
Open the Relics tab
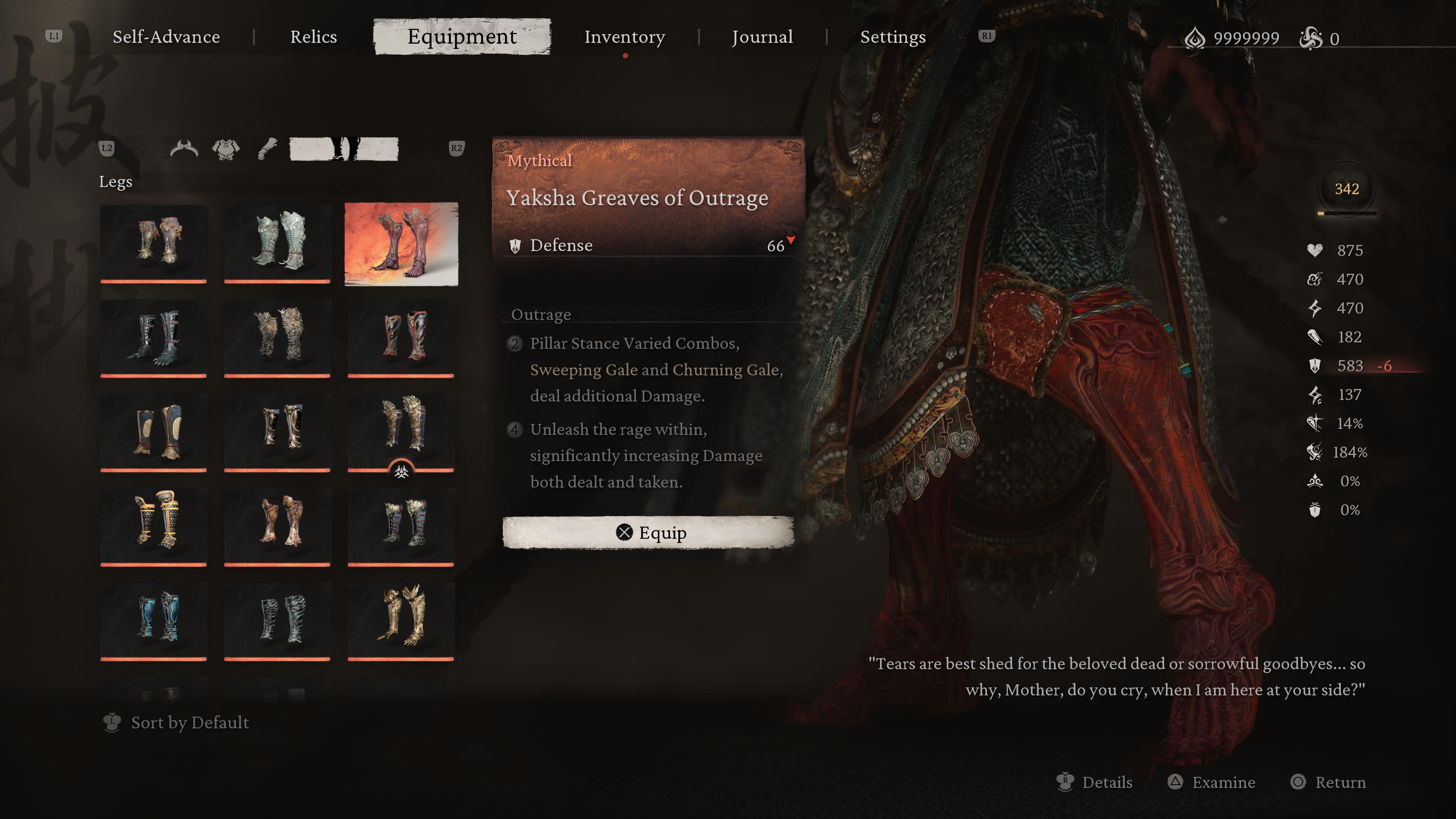coord(313,37)
